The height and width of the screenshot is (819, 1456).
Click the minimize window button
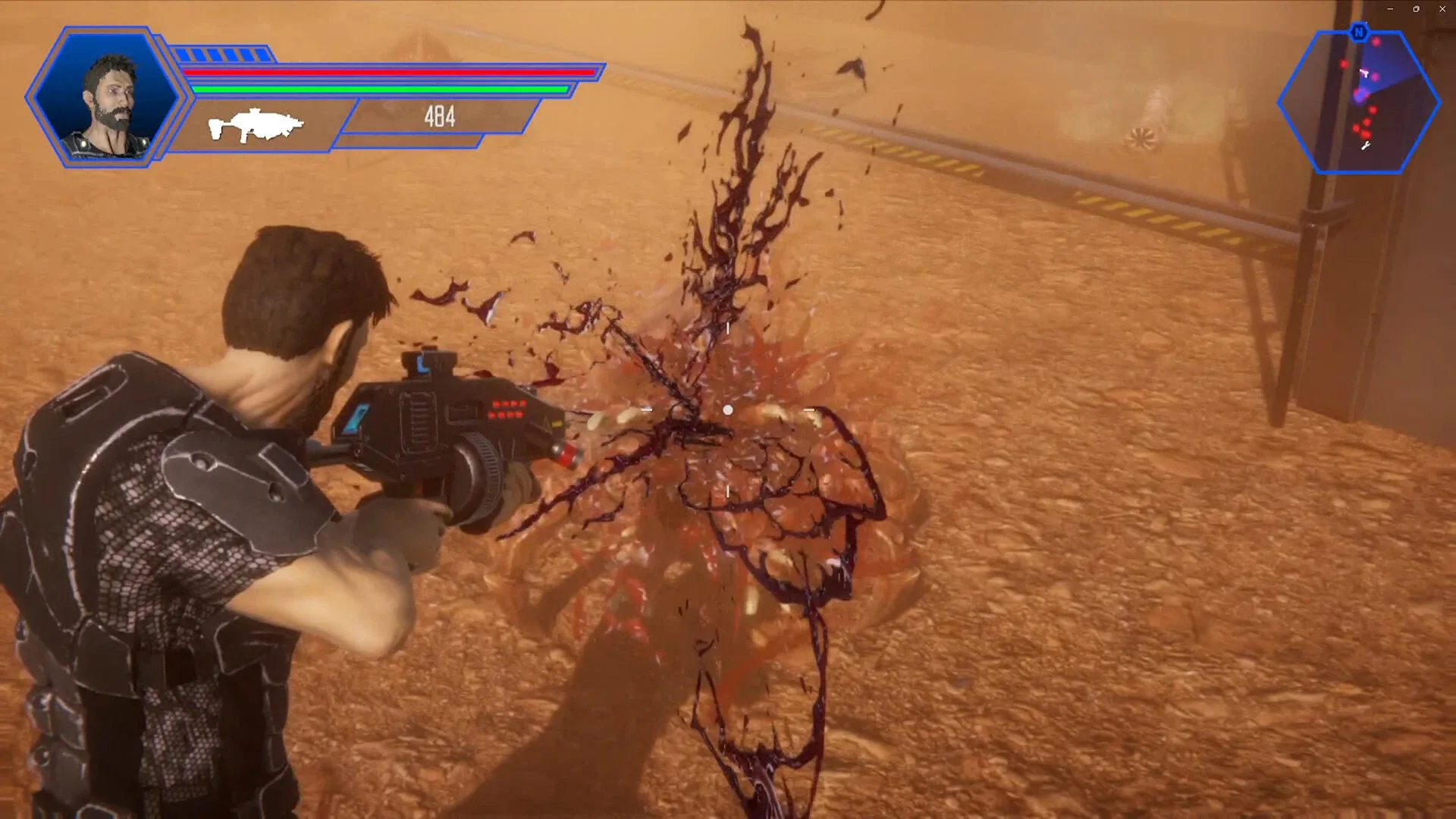coord(1390,10)
